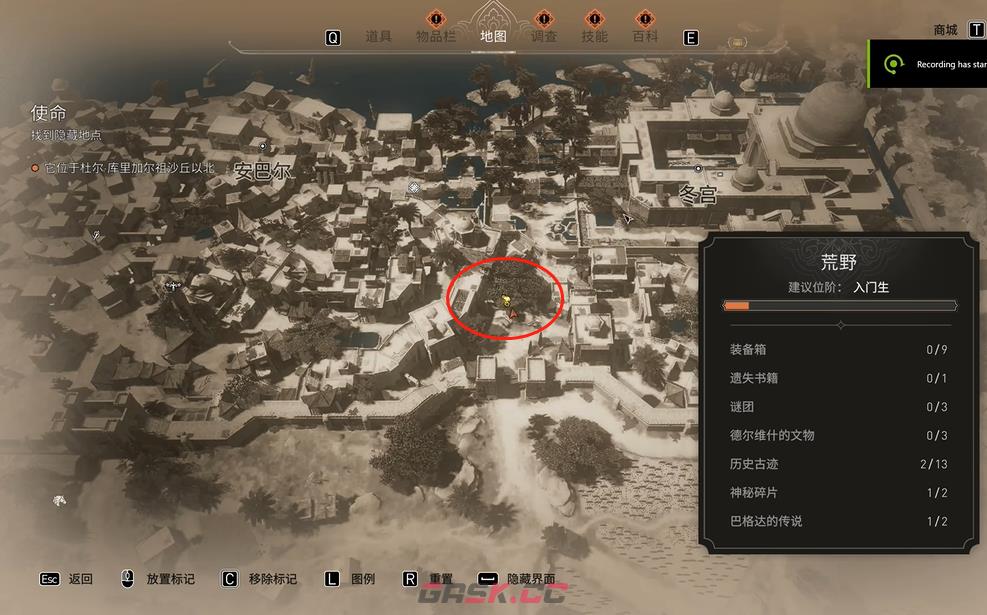Select the 装备箱 row in region panel
987x615 pixels.
[838, 349]
